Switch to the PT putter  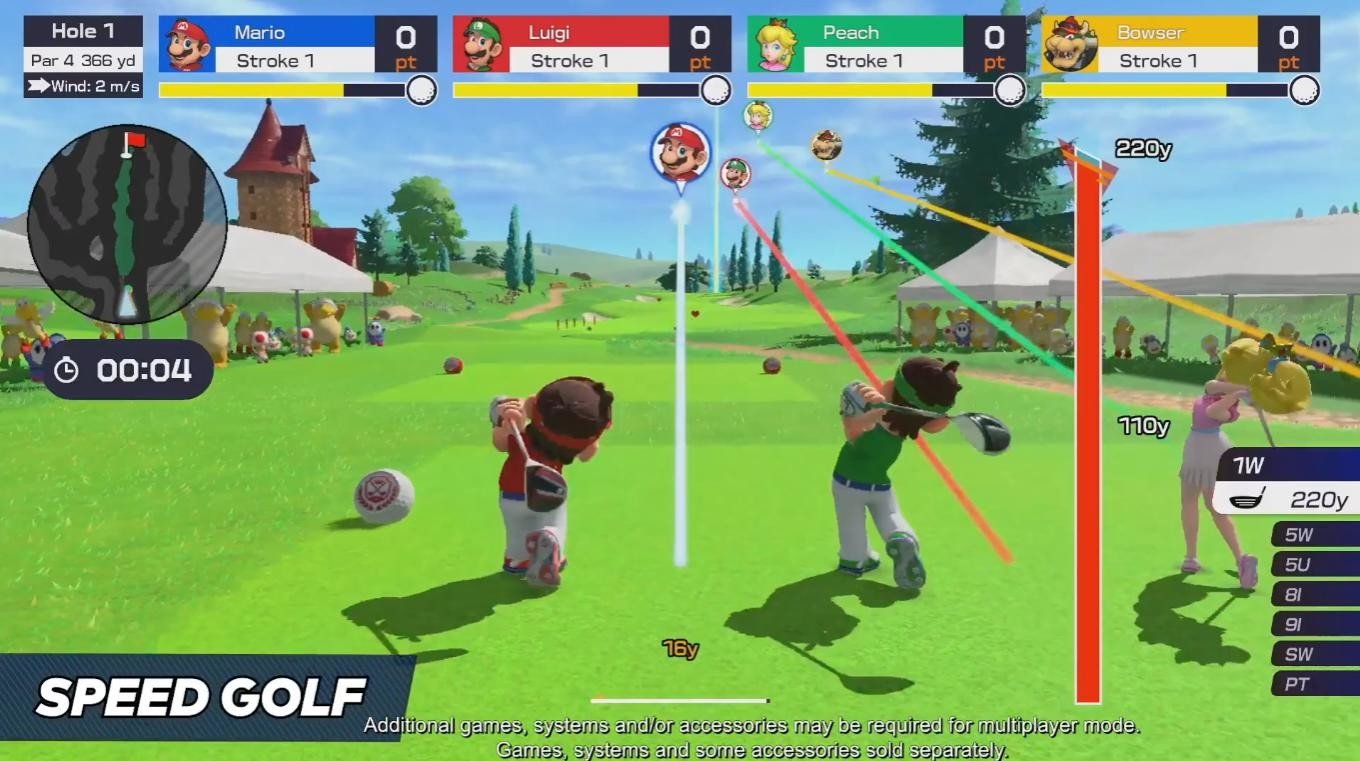[x=1314, y=685]
